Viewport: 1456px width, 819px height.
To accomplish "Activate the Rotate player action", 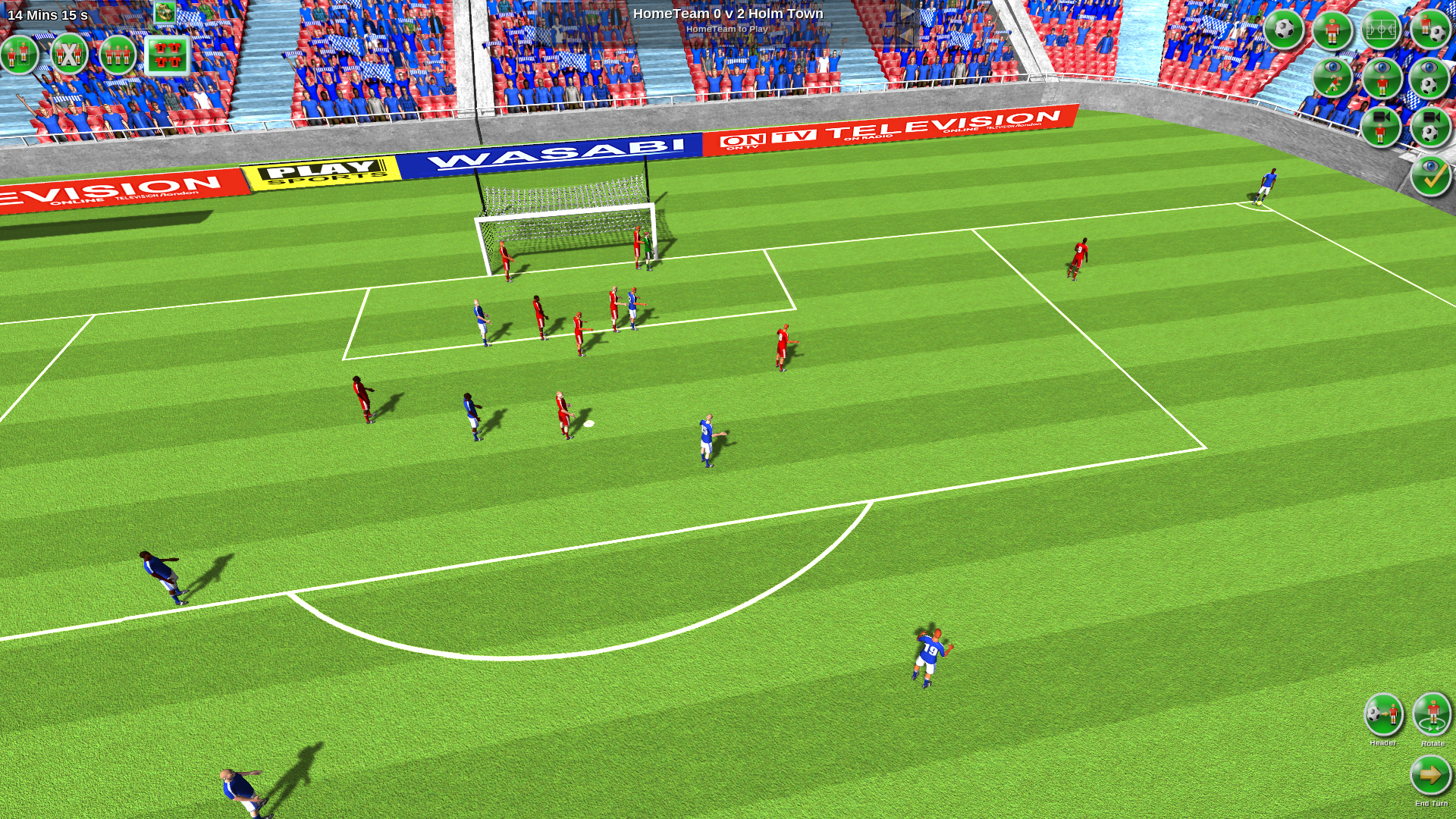I will [1432, 714].
